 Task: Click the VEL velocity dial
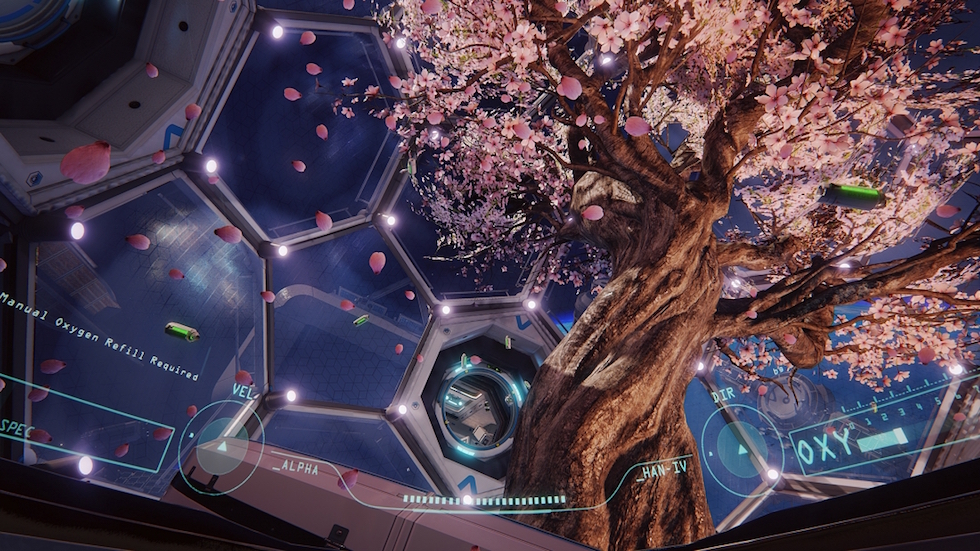(221, 447)
